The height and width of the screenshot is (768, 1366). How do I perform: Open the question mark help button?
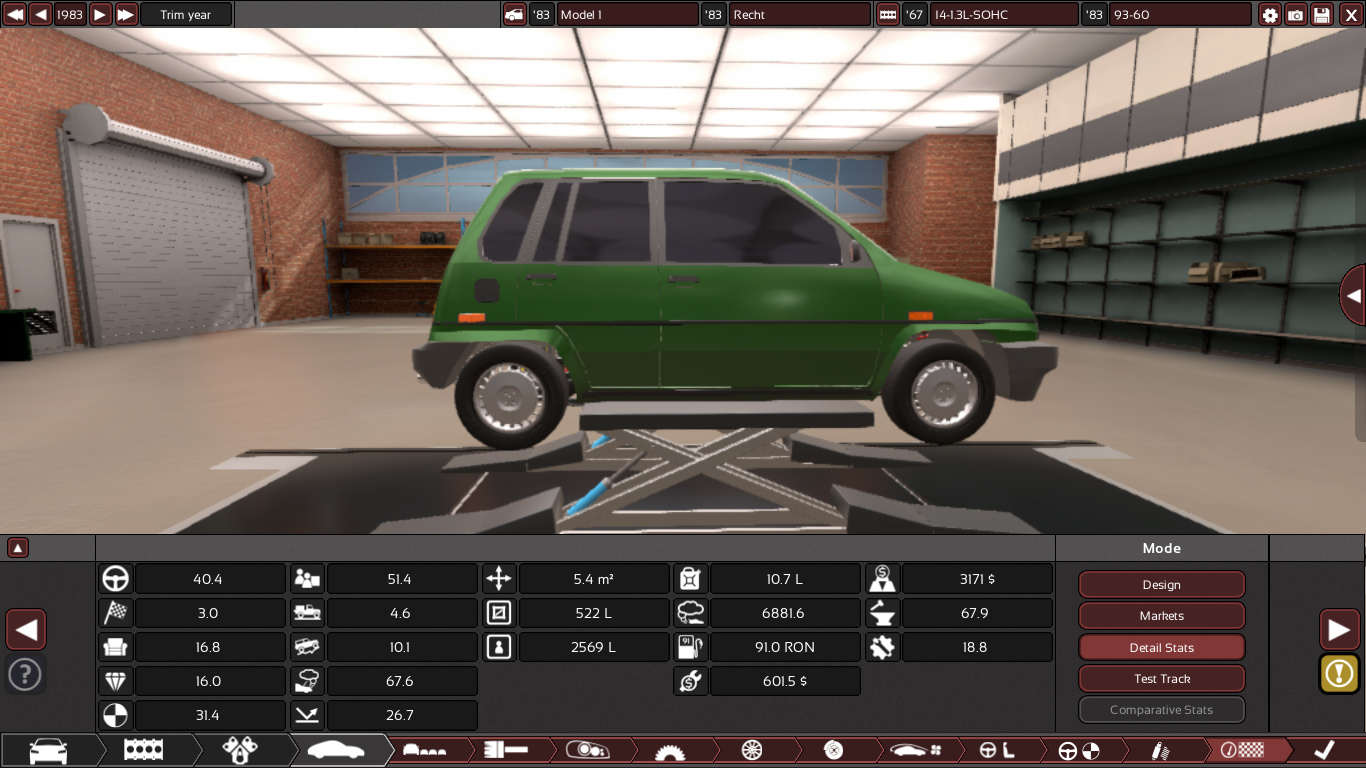25,674
